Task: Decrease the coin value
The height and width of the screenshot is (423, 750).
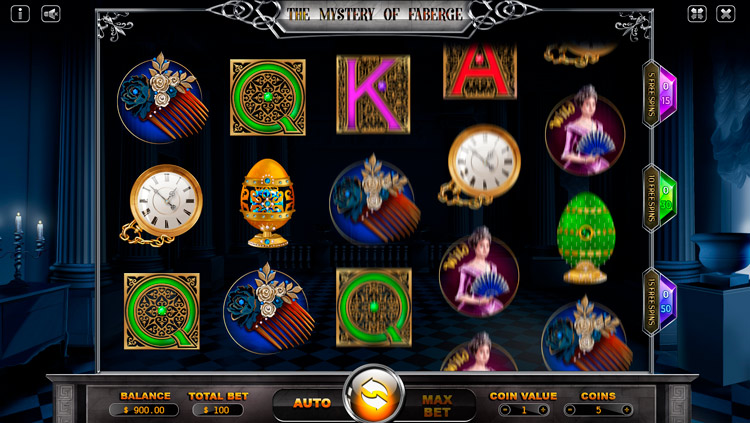Action: coord(505,410)
